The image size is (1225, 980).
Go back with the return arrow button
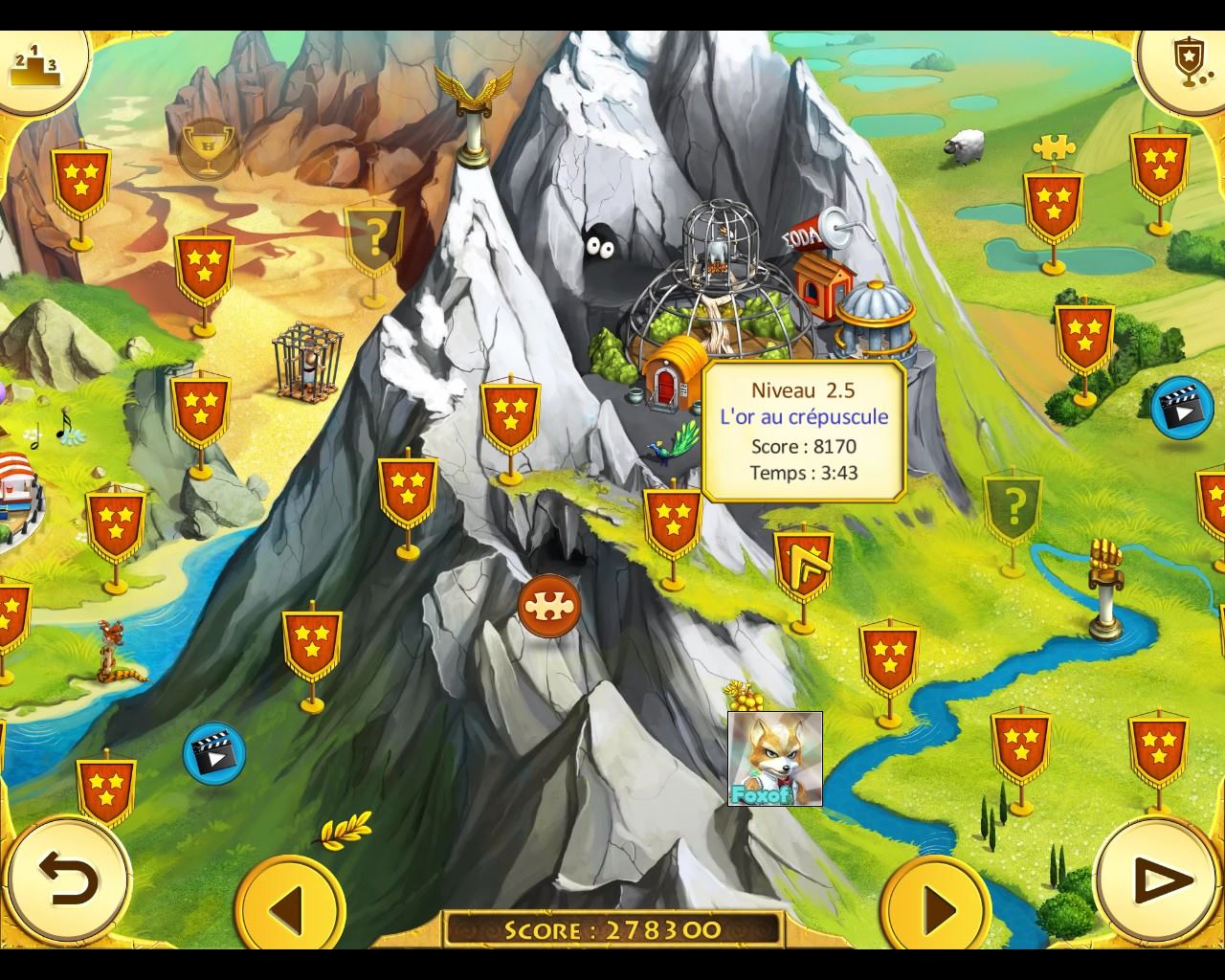coord(69,878)
